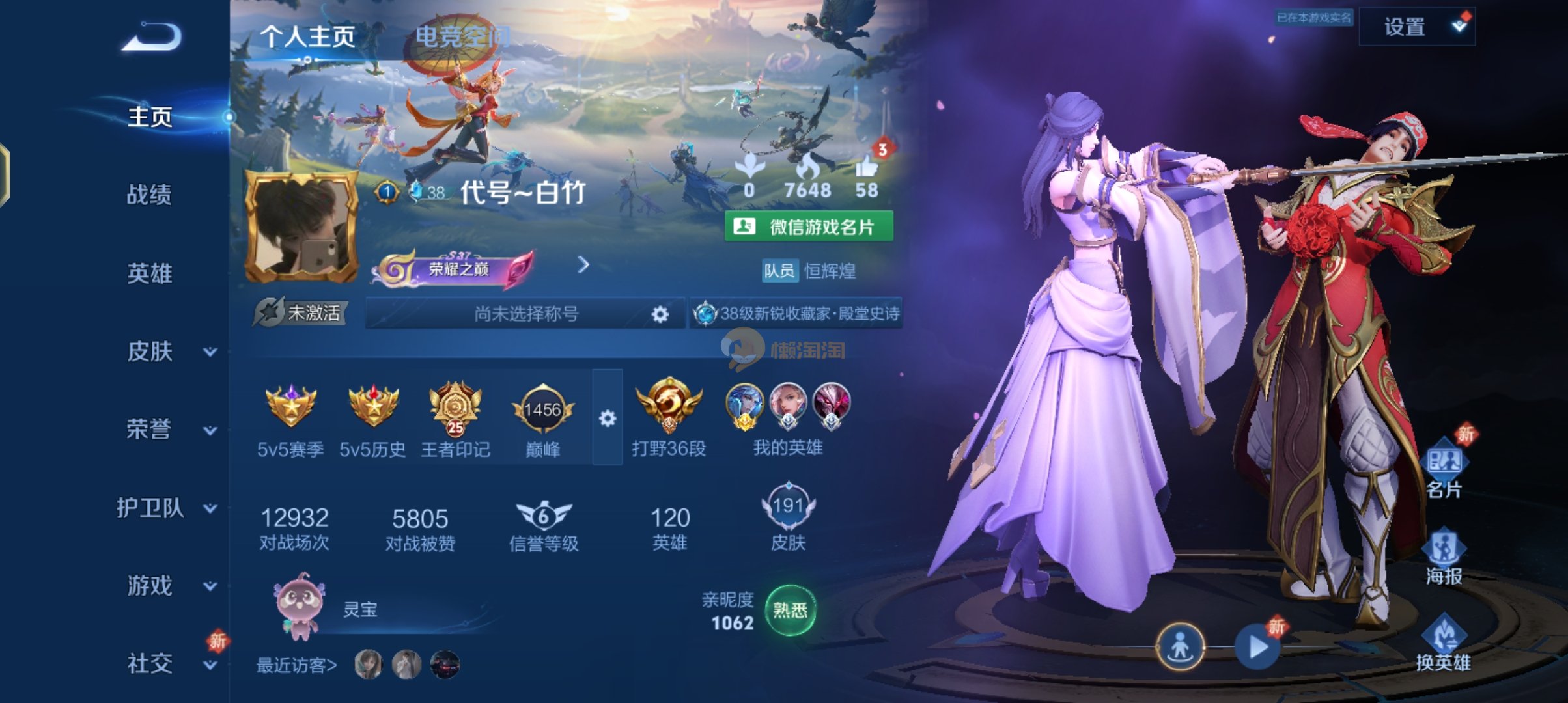Open the 荣耀之巅 rank badge

point(455,268)
